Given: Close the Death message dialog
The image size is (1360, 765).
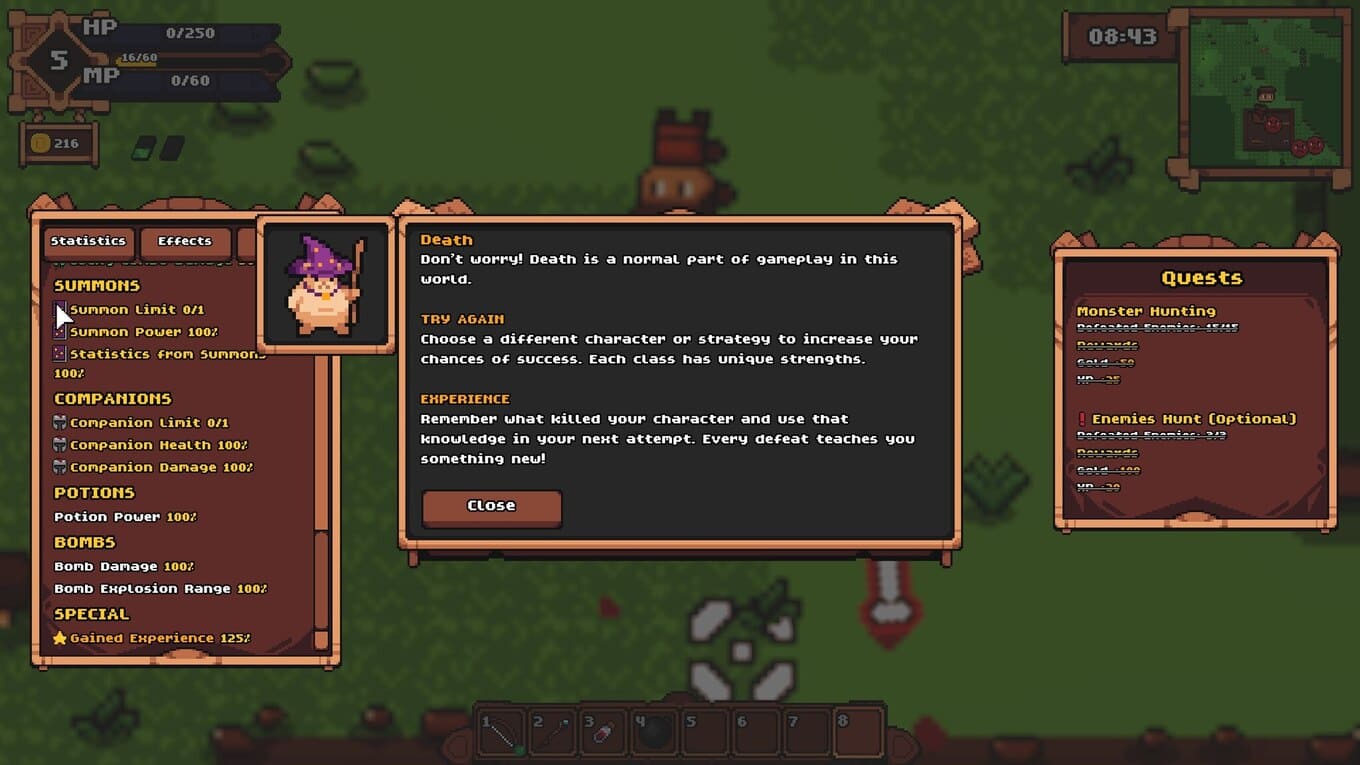Looking at the screenshot, I should [491, 506].
